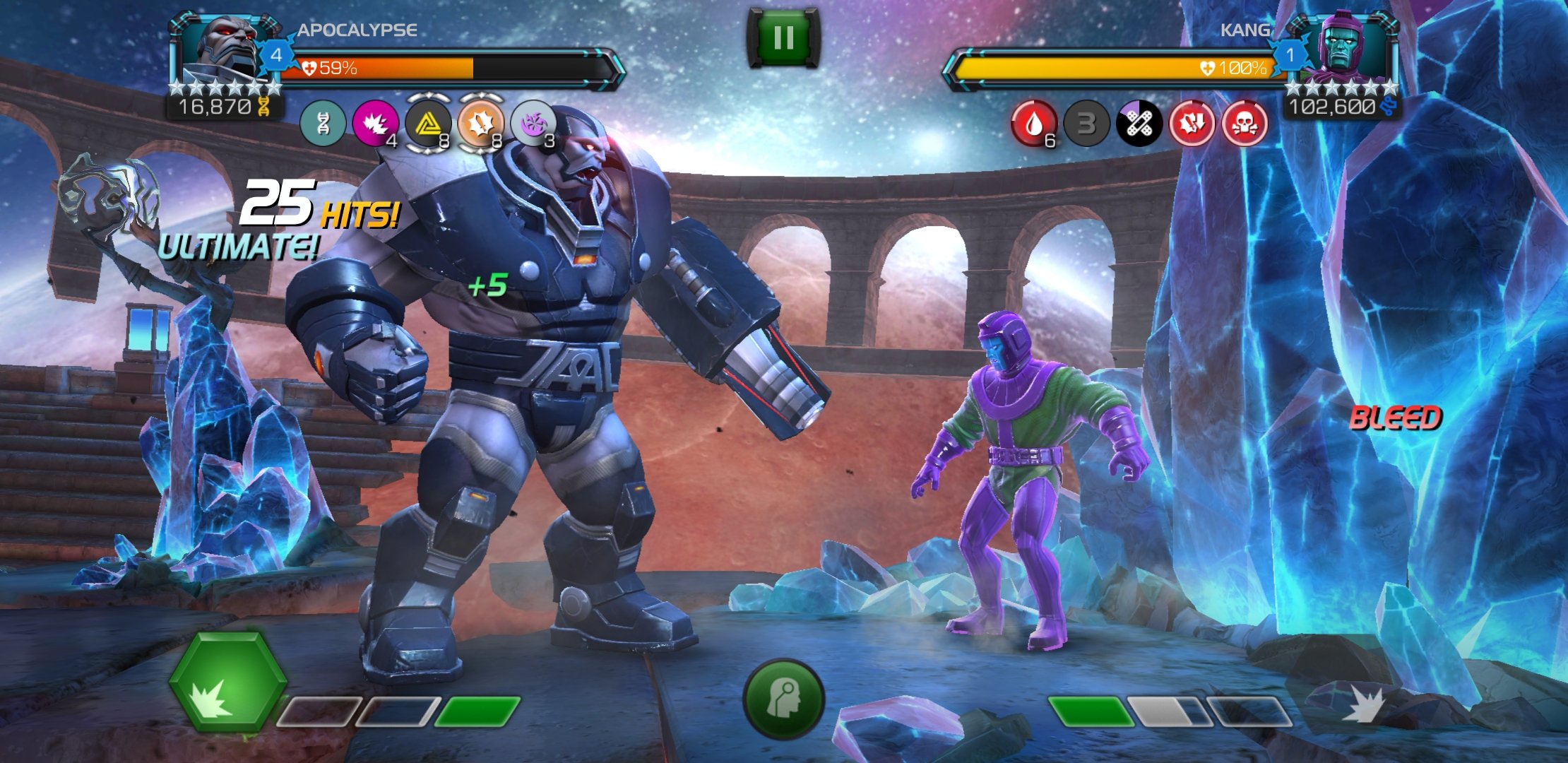The height and width of the screenshot is (763, 1568).
Task: Inspect the red bleed droplet debuff icon
Action: 1034,124
